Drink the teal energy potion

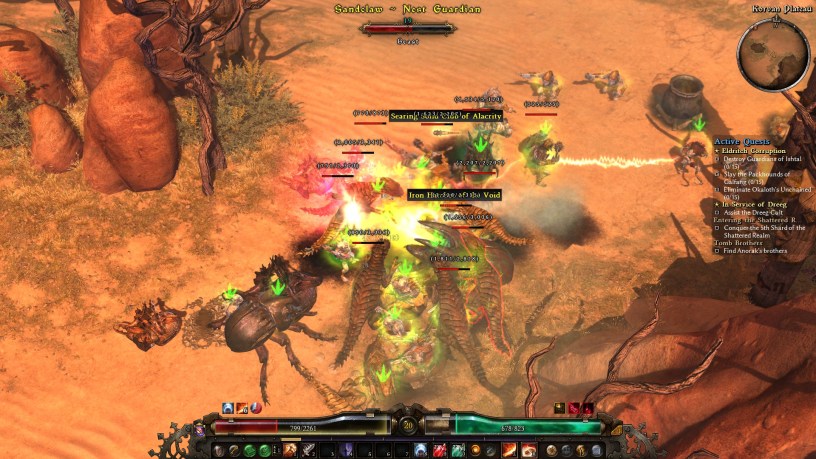pos(457,450)
